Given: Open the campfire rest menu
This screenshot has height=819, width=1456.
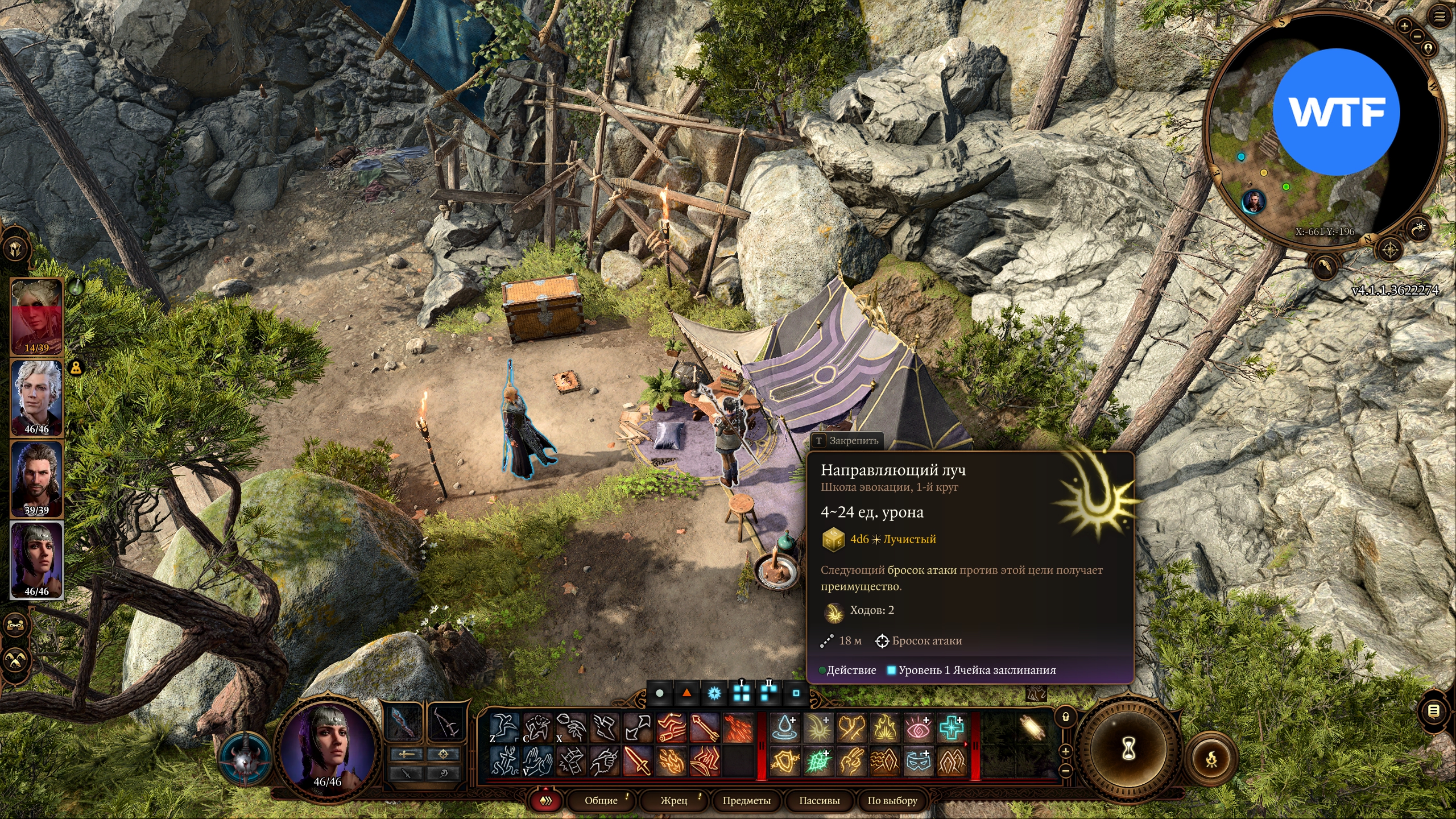Looking at the screenshot, I should click(x=1211, y=759).
